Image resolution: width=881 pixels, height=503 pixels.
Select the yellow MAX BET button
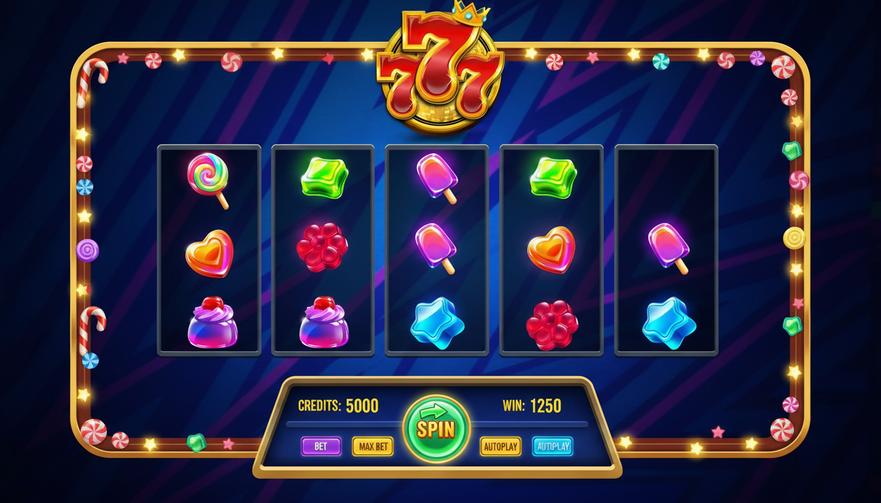click(372, 446)
